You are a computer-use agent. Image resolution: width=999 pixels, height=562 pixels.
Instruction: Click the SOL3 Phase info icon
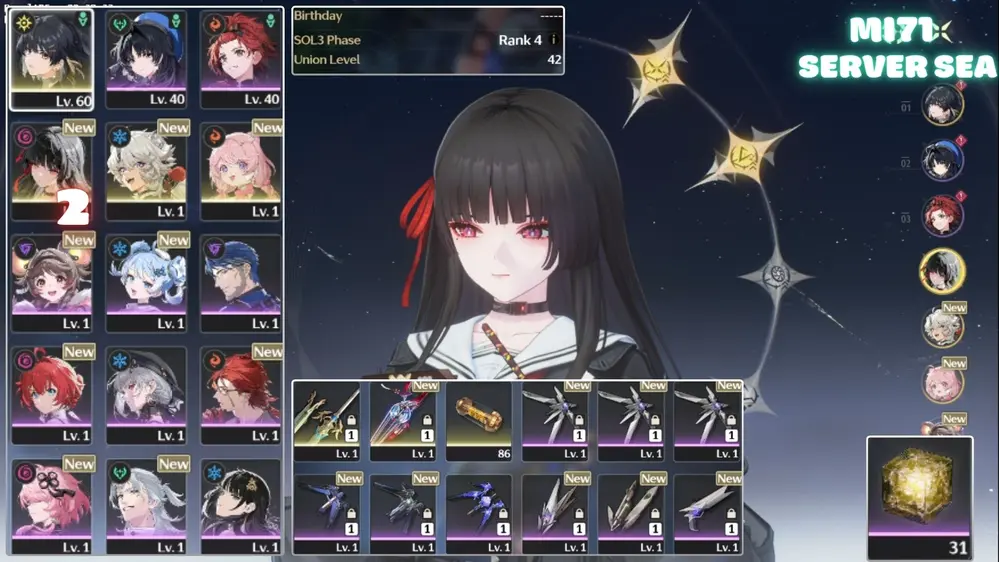[553, 40]
